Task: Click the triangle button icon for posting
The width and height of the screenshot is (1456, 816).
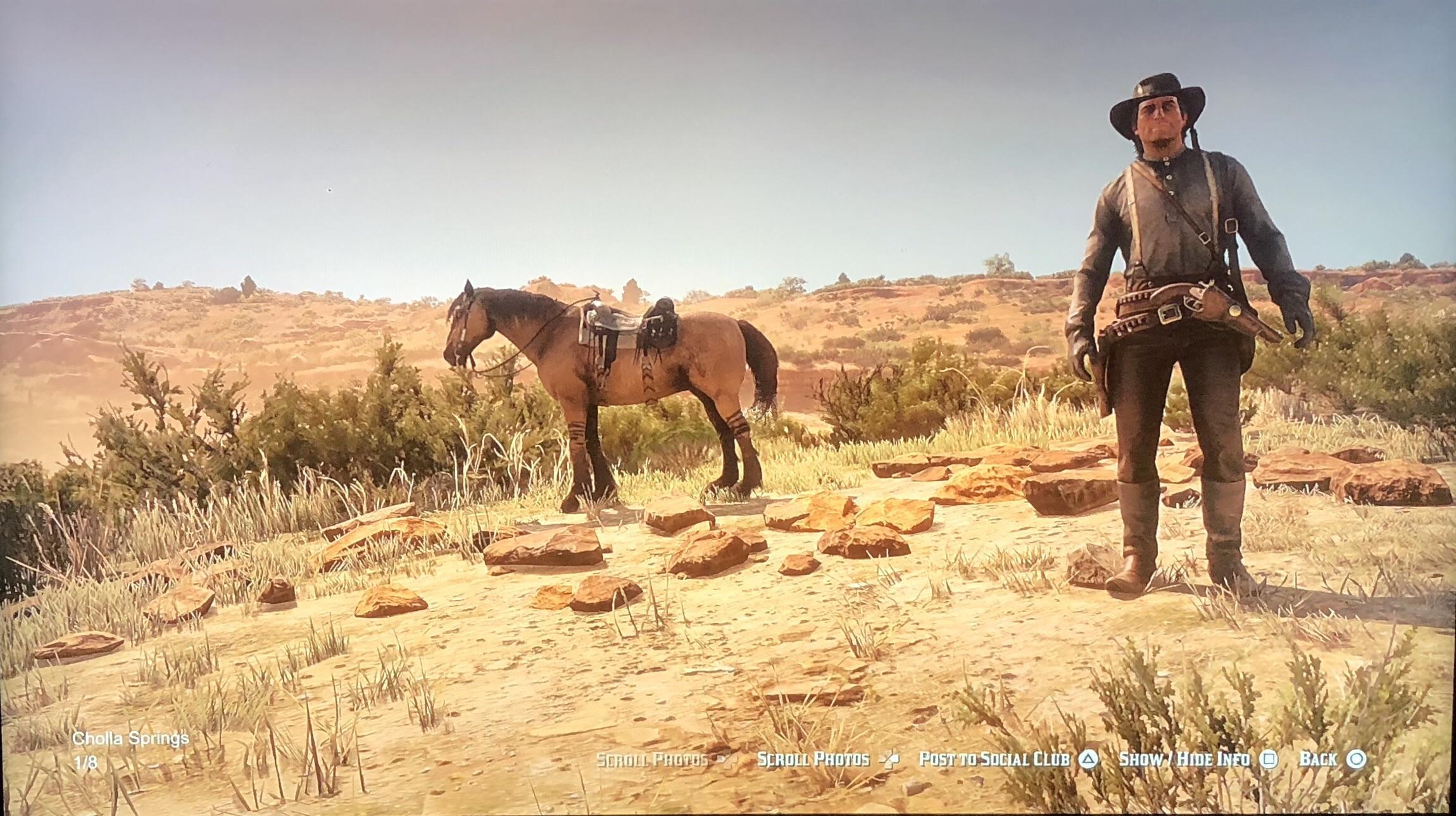Action: [1088, 758]
